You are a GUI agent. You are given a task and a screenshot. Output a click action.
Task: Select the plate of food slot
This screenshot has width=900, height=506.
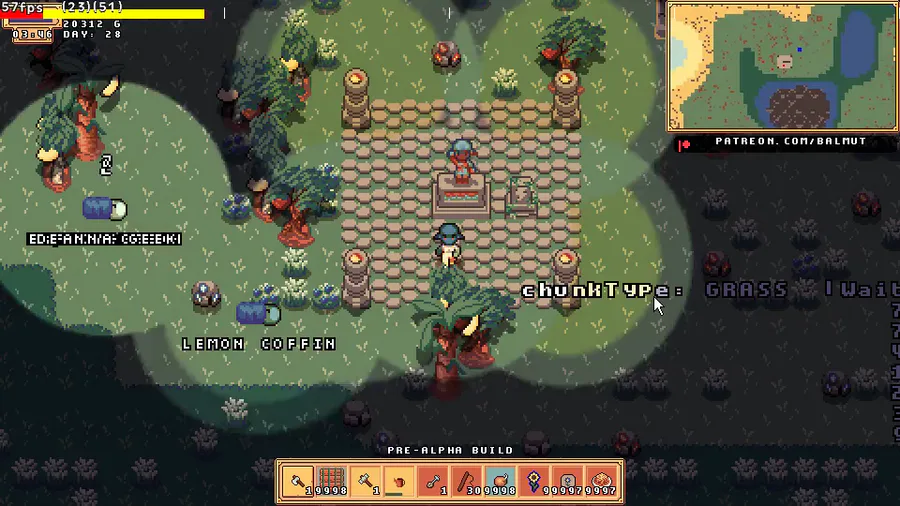pyautogui.click(x=603, y=481)
